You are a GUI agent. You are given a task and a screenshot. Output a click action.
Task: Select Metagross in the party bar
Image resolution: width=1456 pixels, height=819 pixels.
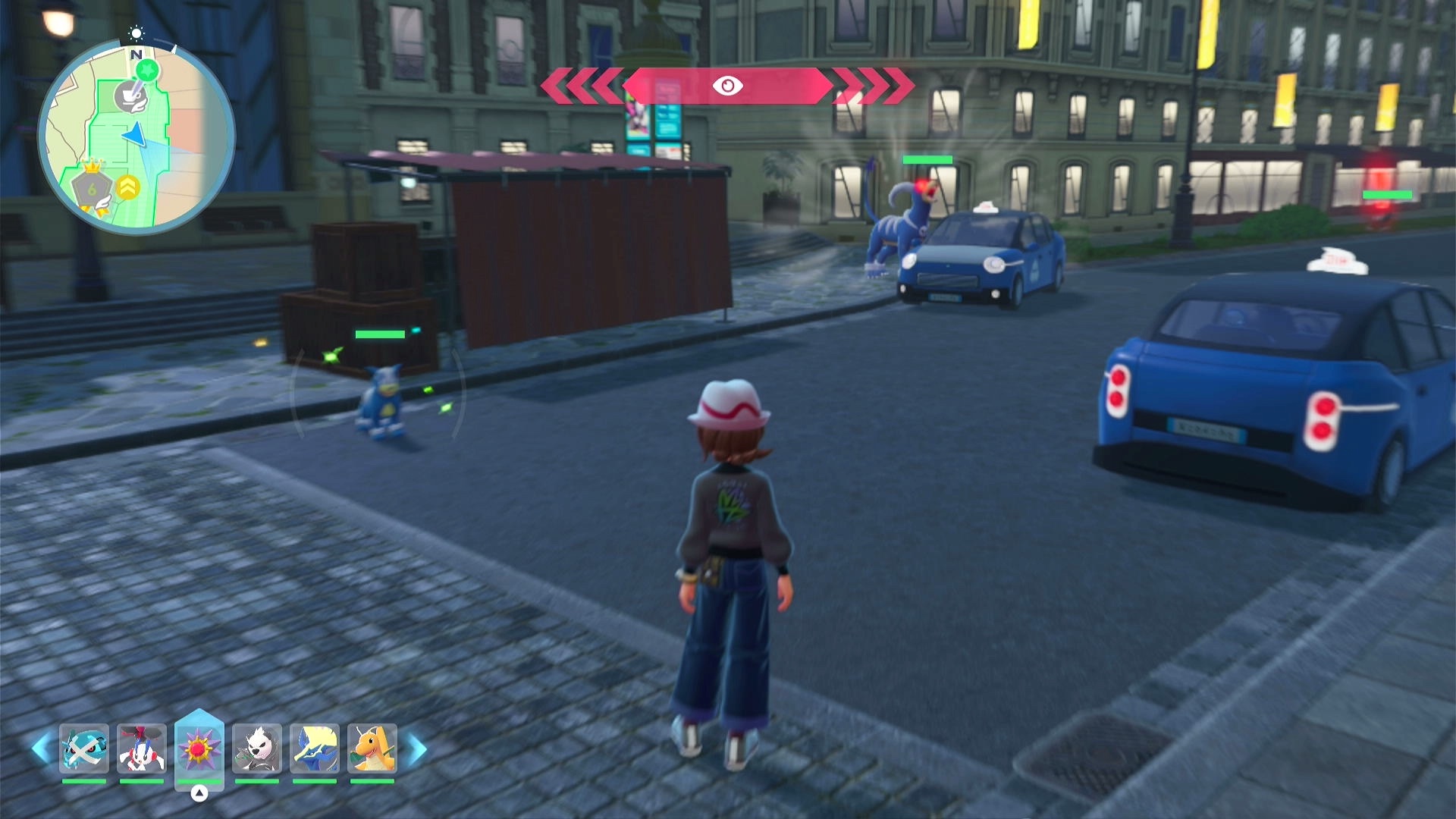(83, 748)
